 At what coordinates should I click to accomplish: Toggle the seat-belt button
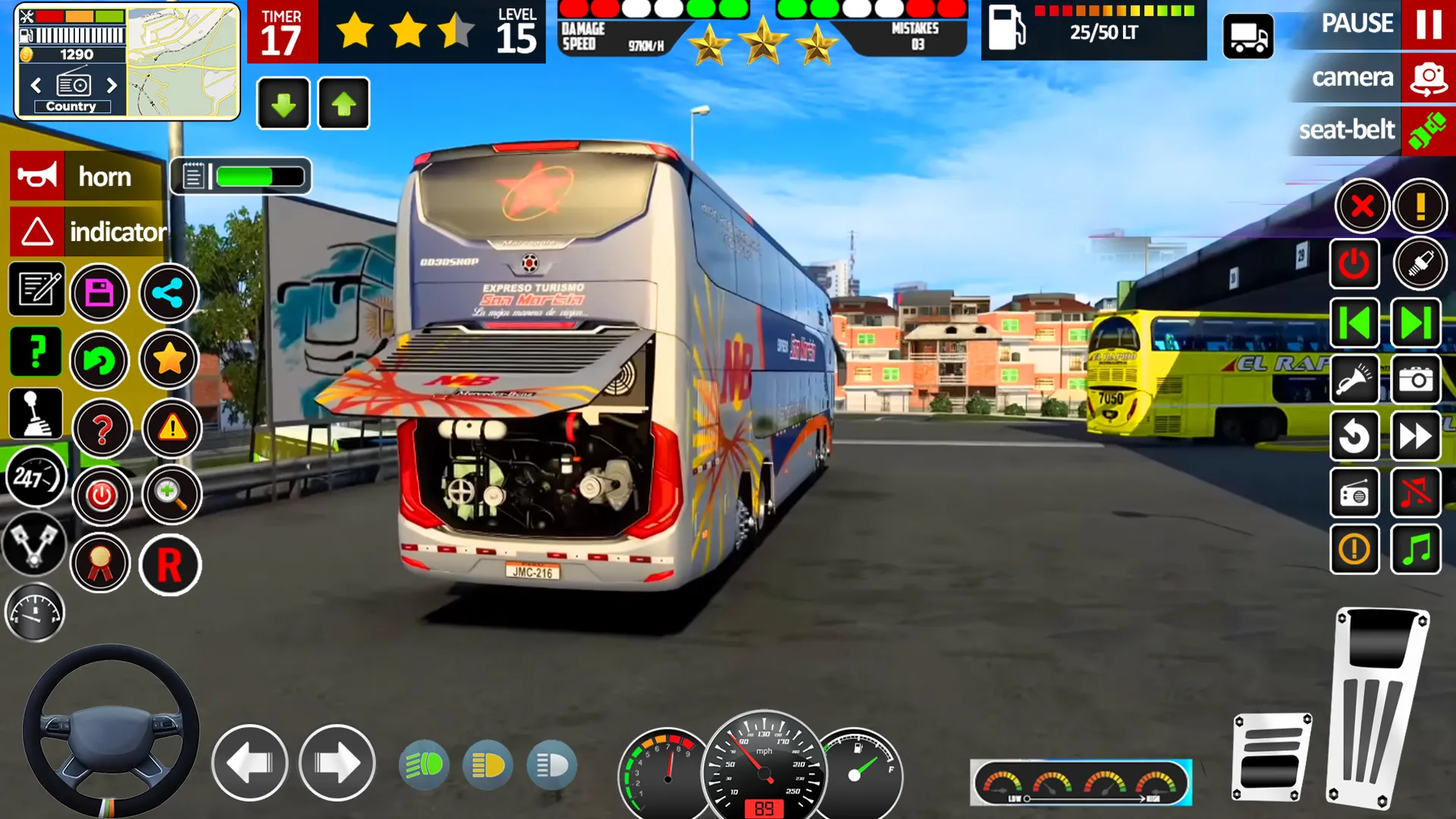coord(1428,130)
